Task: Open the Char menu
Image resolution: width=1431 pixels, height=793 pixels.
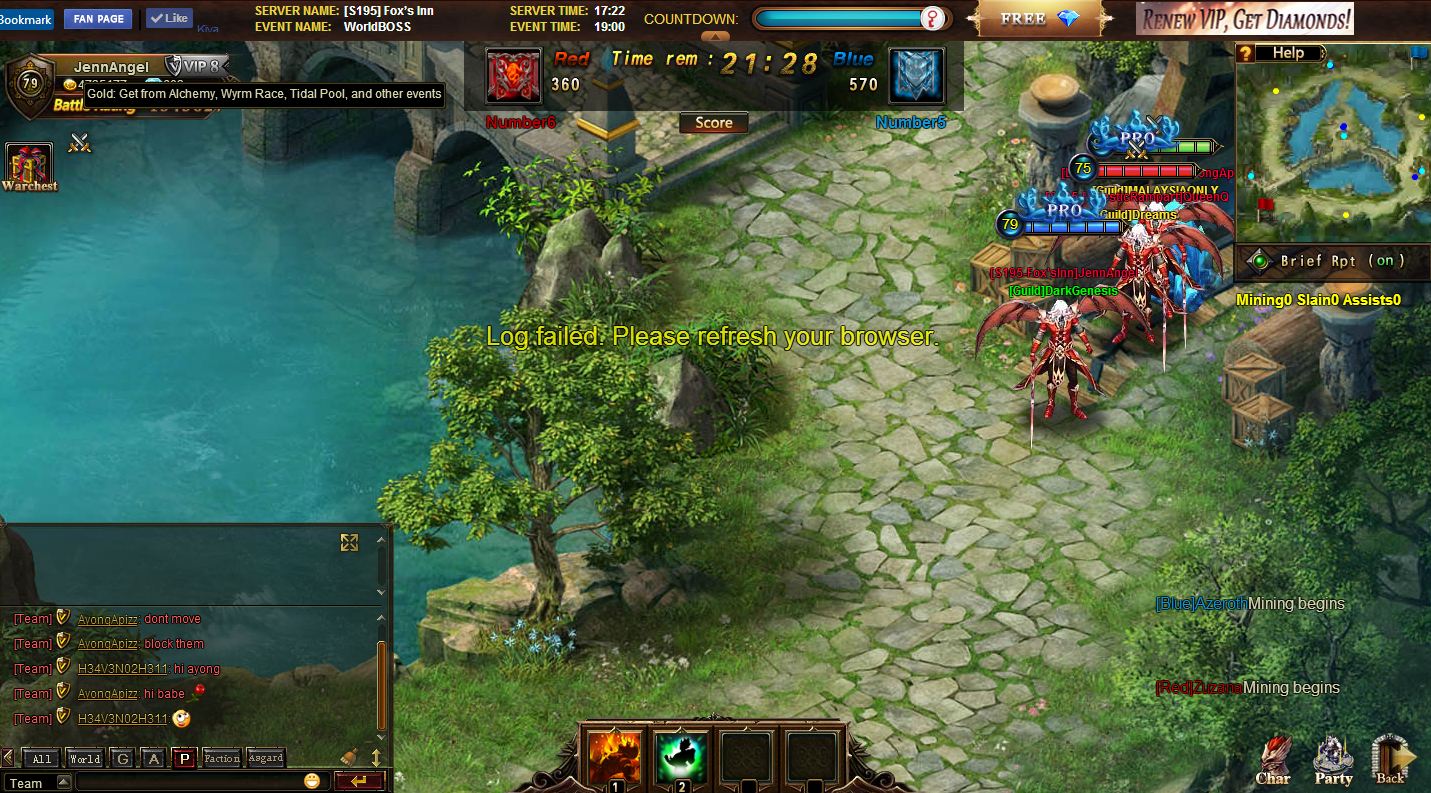Action: 1272,762
